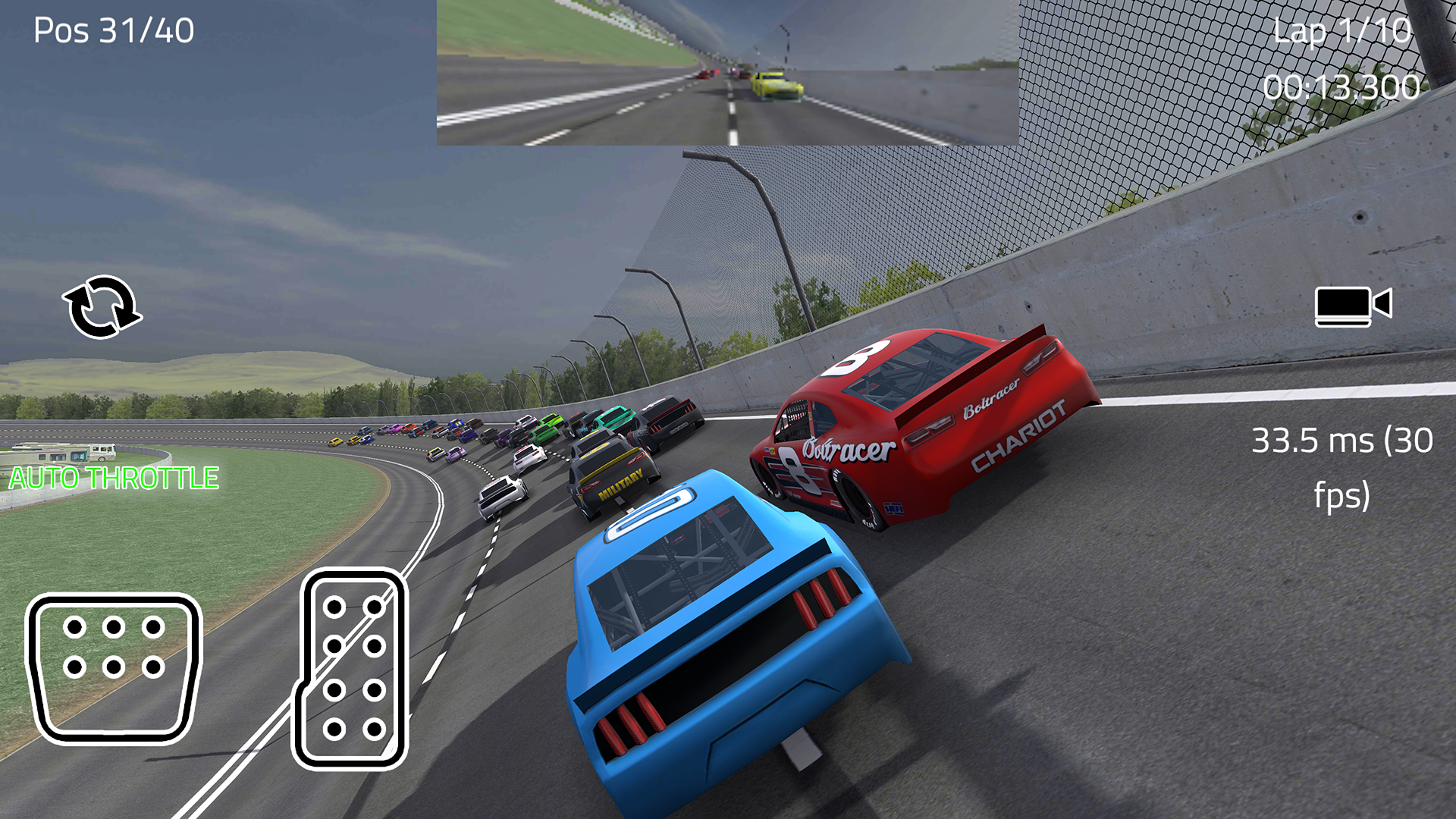Tap the brake pedal
The height and width of the screenshot is (819, 1456).
[114, 667]
